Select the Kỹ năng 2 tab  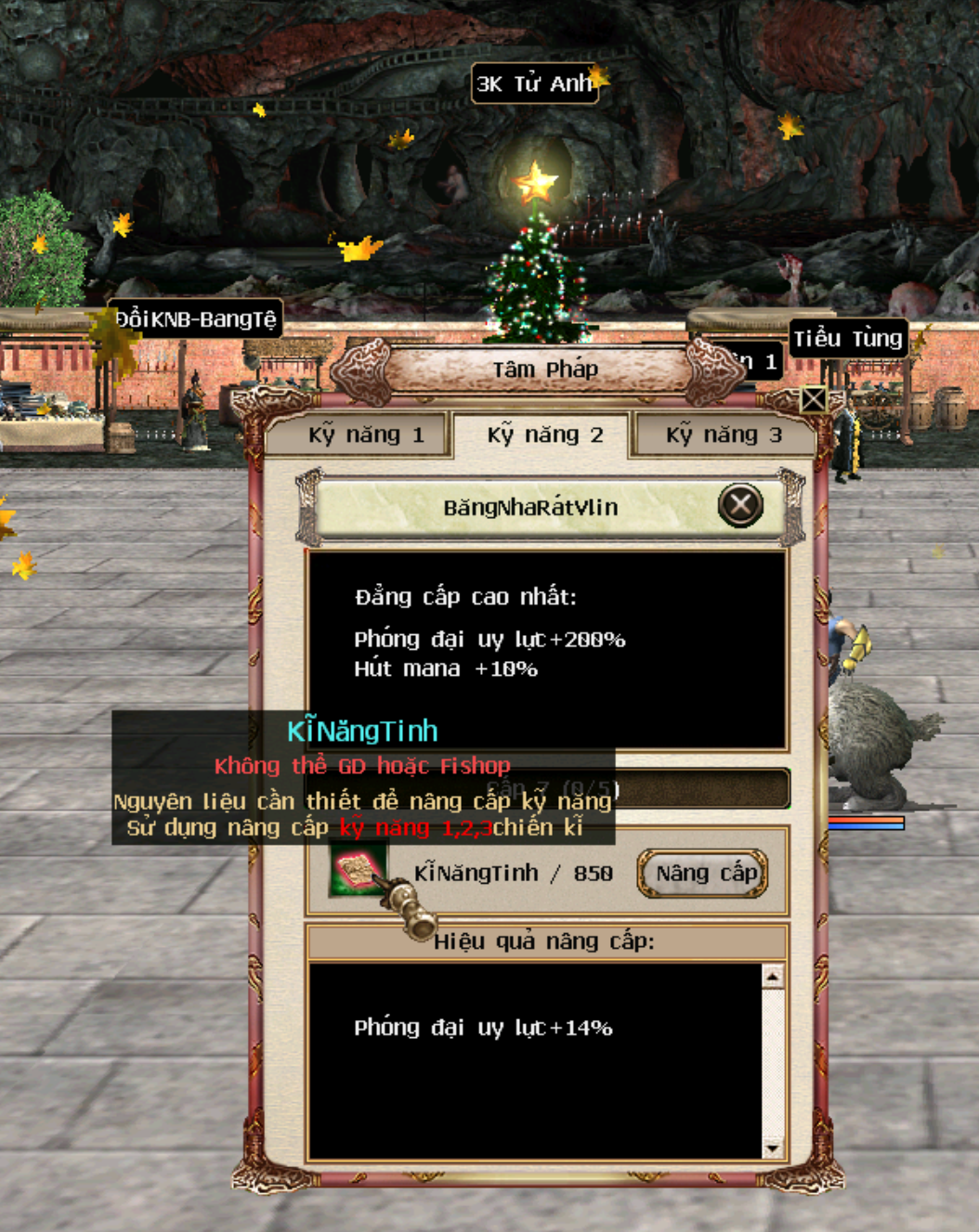[x=544, y=434]
